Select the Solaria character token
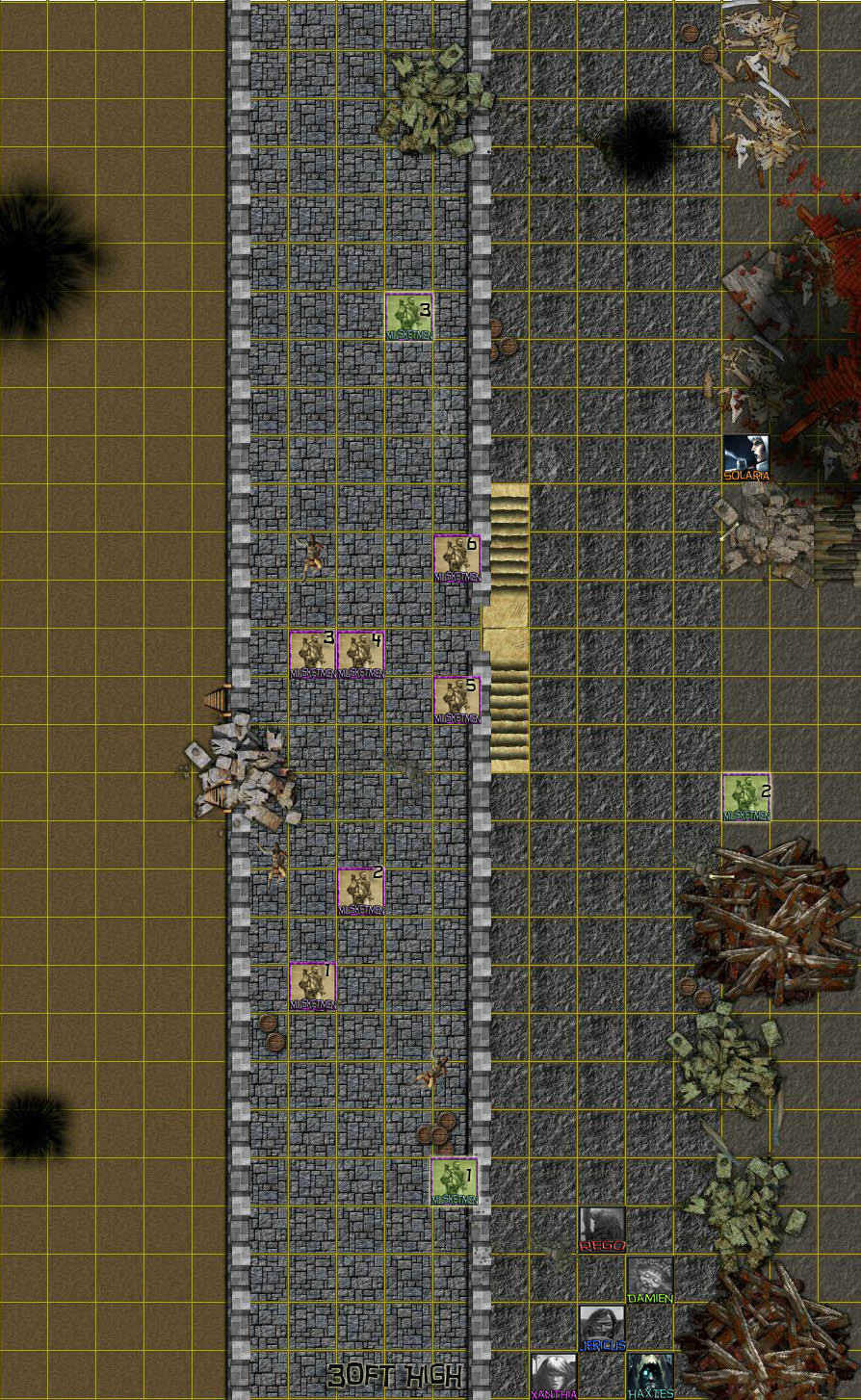The height and width of the screenshot is (1400, 861). point(746,456)
